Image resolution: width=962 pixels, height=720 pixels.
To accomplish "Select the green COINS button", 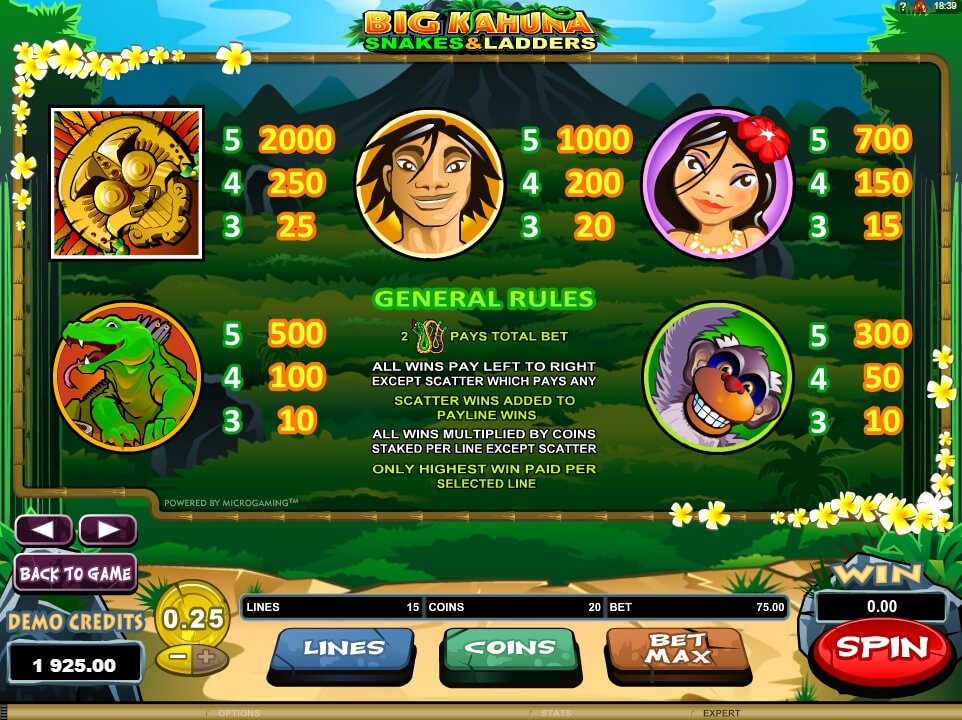I will pyautogui.click(x=508, y=649).
